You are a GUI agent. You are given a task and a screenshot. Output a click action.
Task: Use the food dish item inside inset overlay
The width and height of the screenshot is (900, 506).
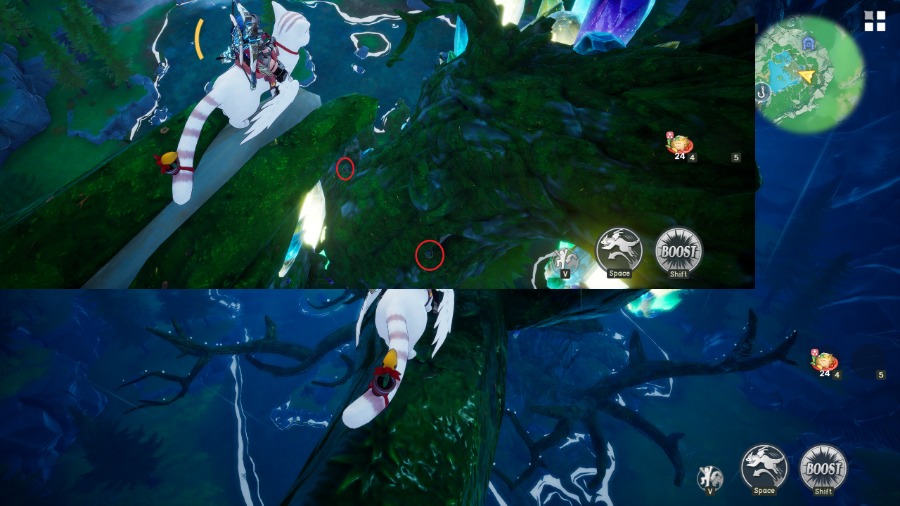click(680, 144)
